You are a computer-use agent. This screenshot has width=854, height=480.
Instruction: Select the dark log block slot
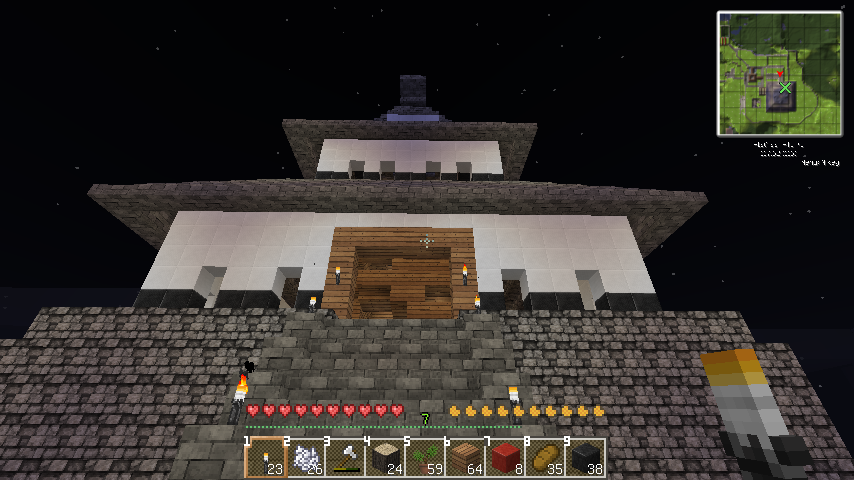385,458
